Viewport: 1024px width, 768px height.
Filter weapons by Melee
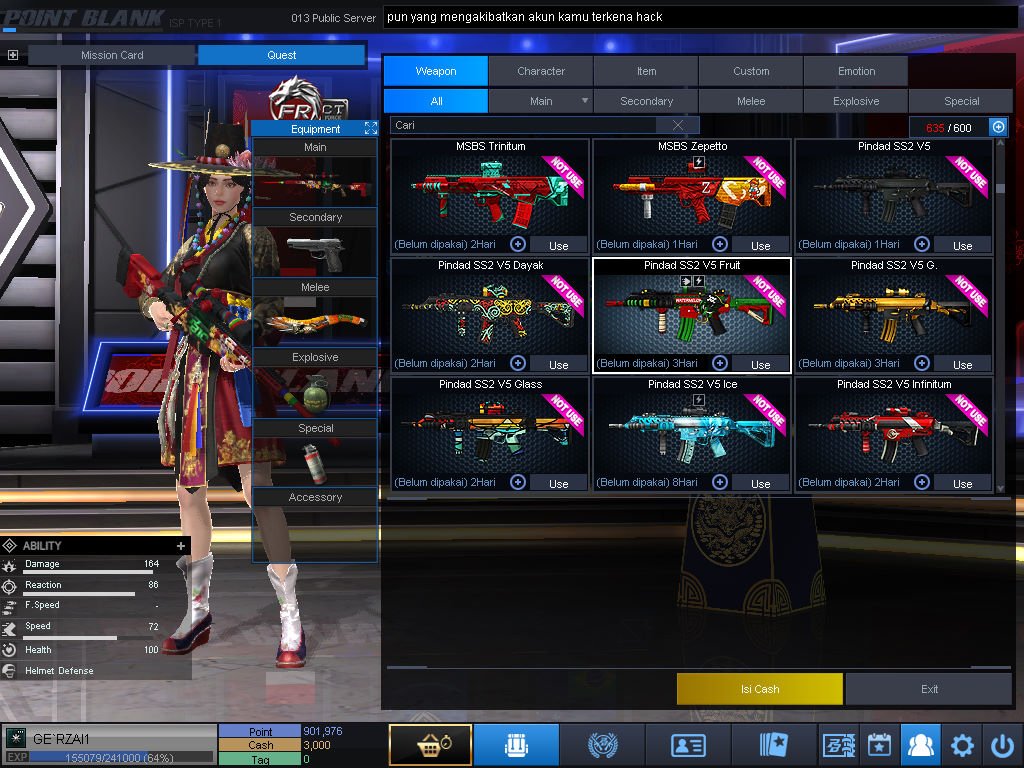(x=751, y=101)
